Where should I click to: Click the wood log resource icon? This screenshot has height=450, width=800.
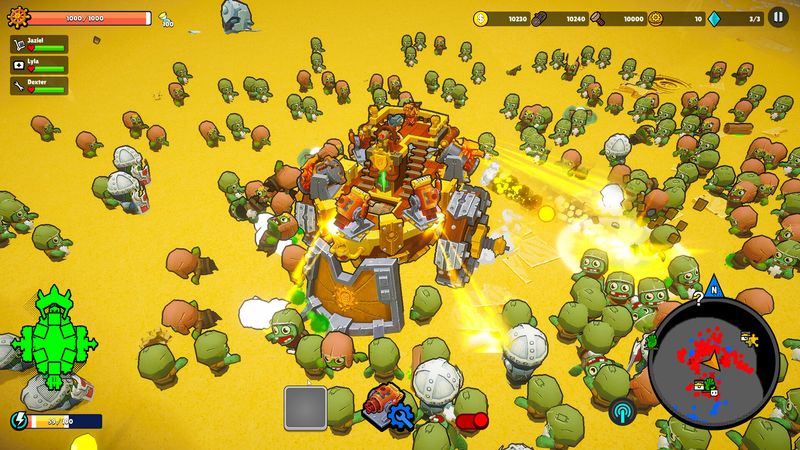tap(540, 18)
